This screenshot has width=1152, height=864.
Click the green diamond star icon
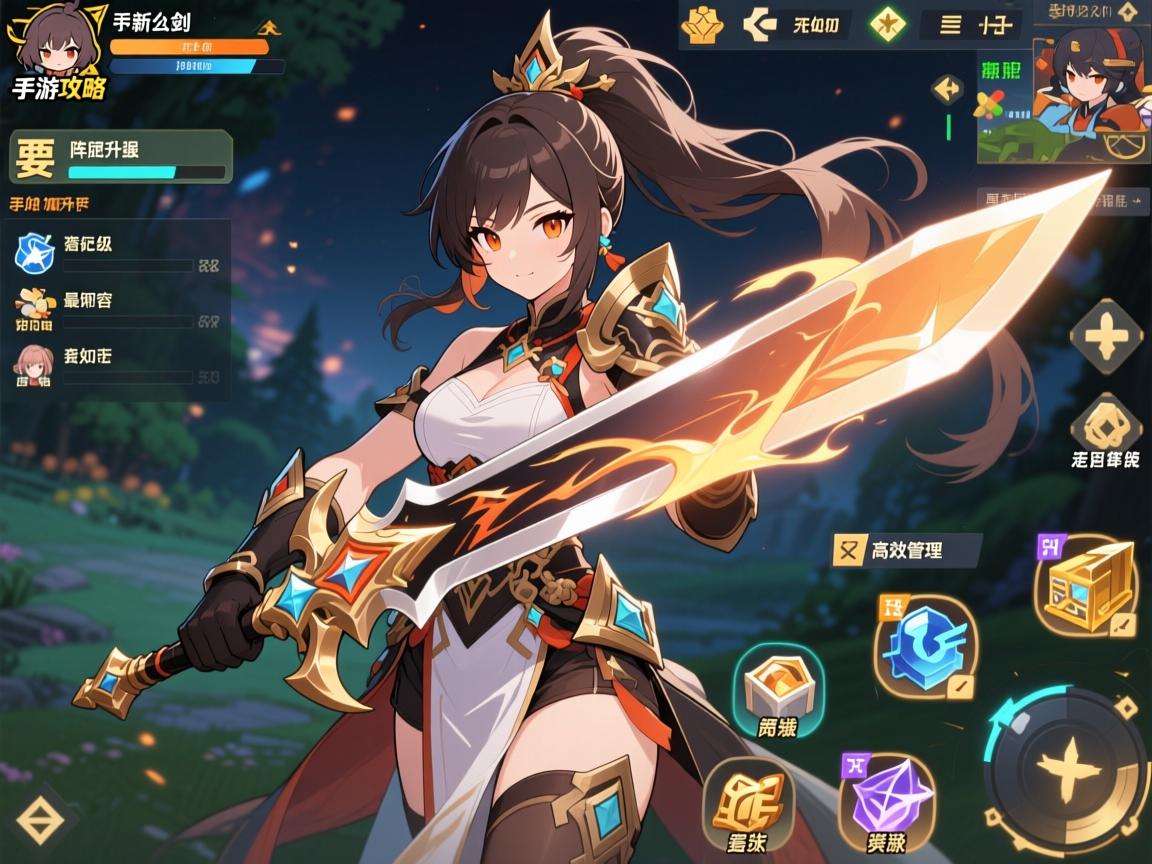click(886, 25)
